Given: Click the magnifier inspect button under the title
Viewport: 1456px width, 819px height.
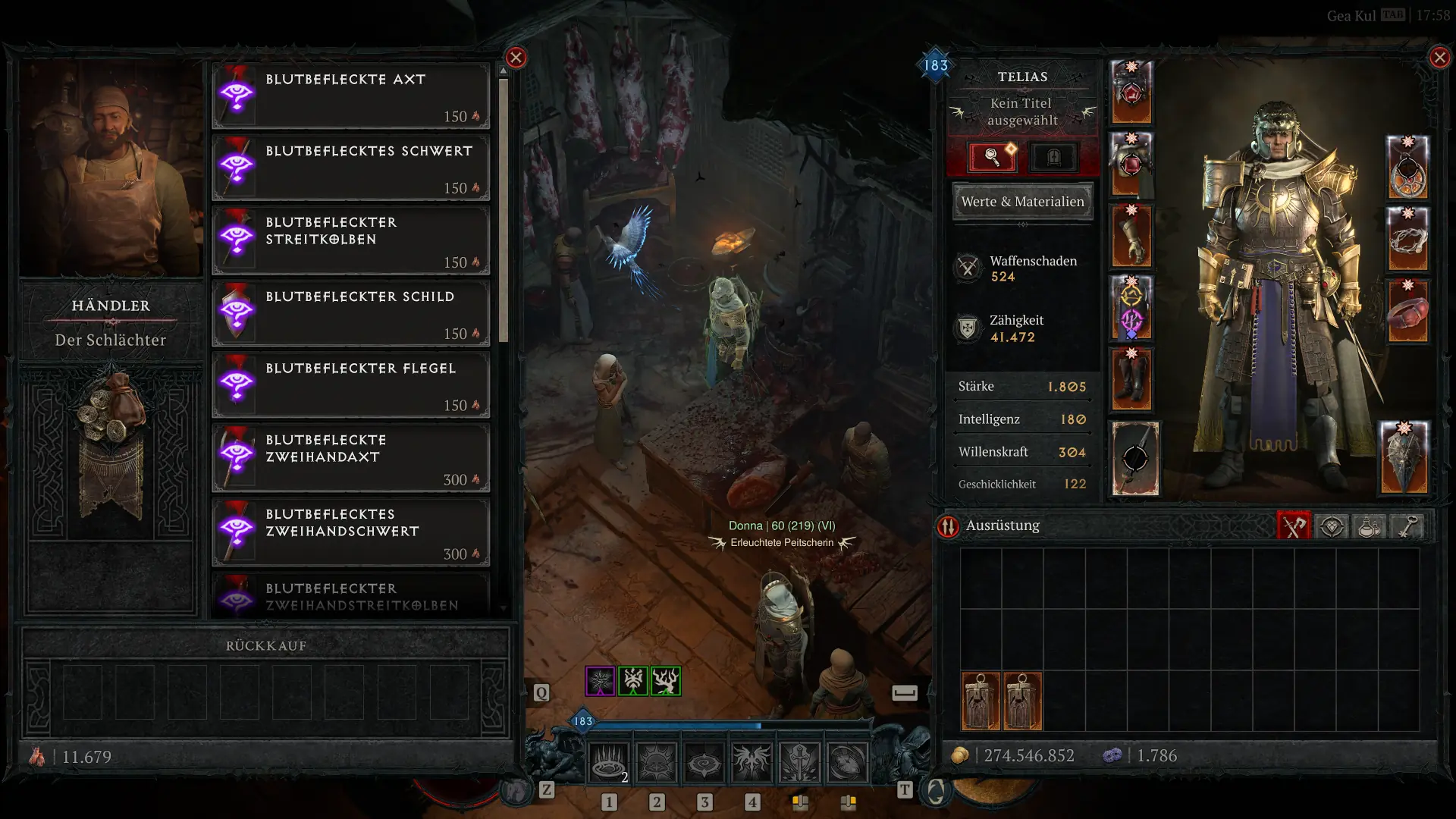Looking at the screenshot, I should coord(992,157).
